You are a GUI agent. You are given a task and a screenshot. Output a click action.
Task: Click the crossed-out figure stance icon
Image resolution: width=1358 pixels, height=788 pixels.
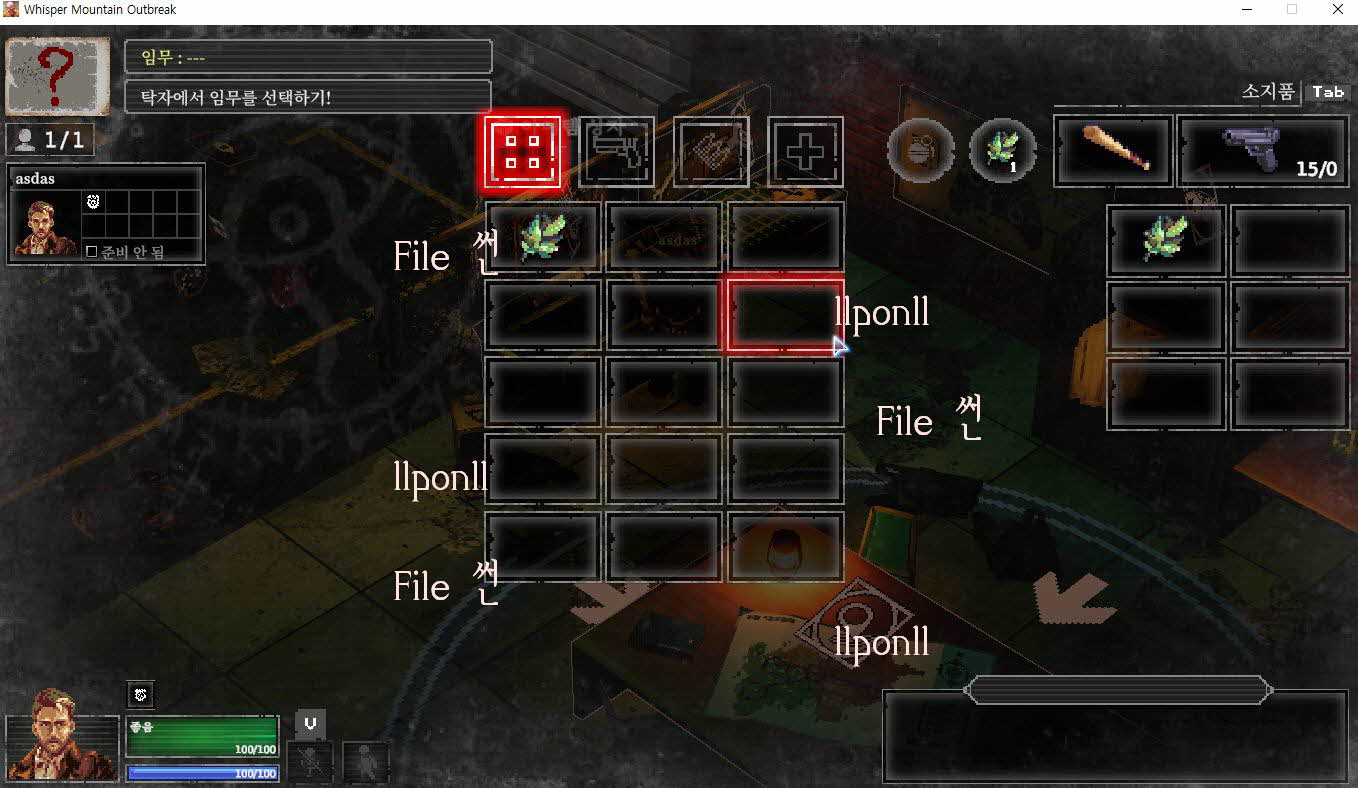(310, 761)
